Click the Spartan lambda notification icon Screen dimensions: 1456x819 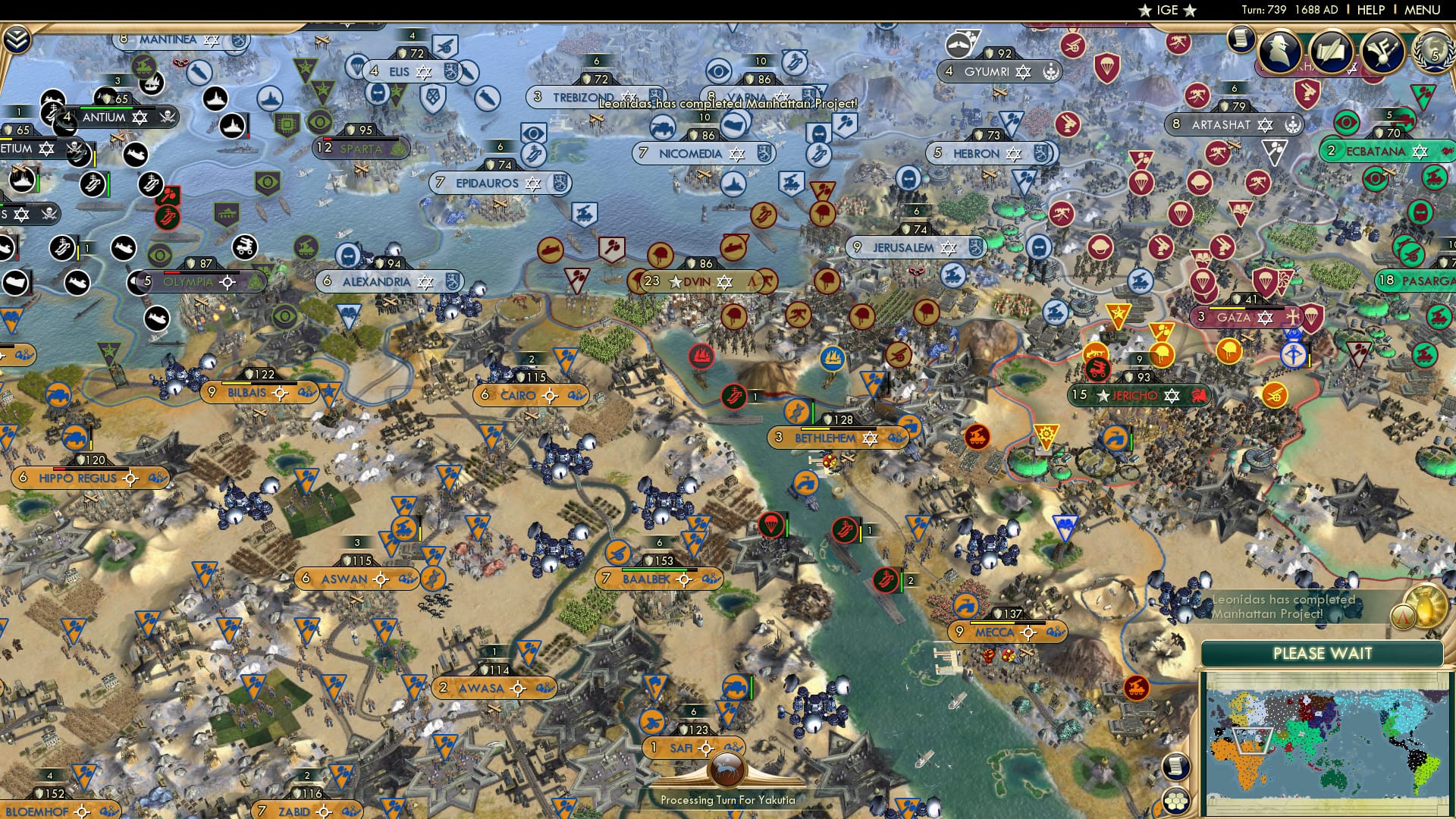pyautogui.click(x=1403, y=617)
